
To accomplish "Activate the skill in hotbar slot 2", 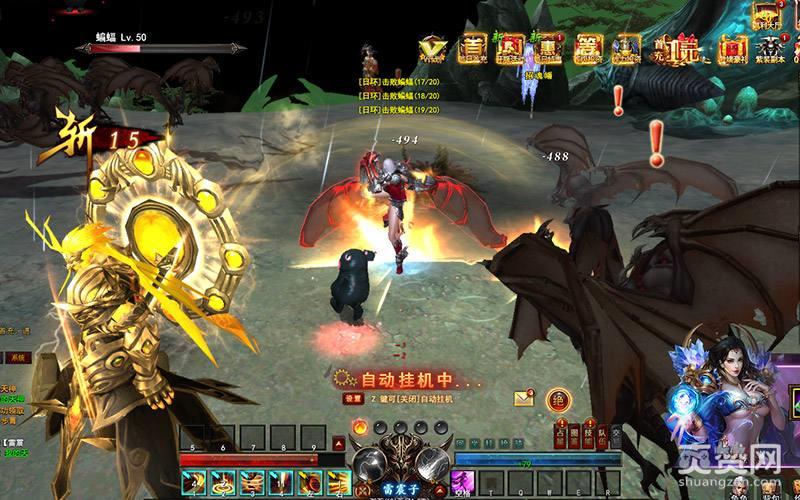I will tap(224, 484).
